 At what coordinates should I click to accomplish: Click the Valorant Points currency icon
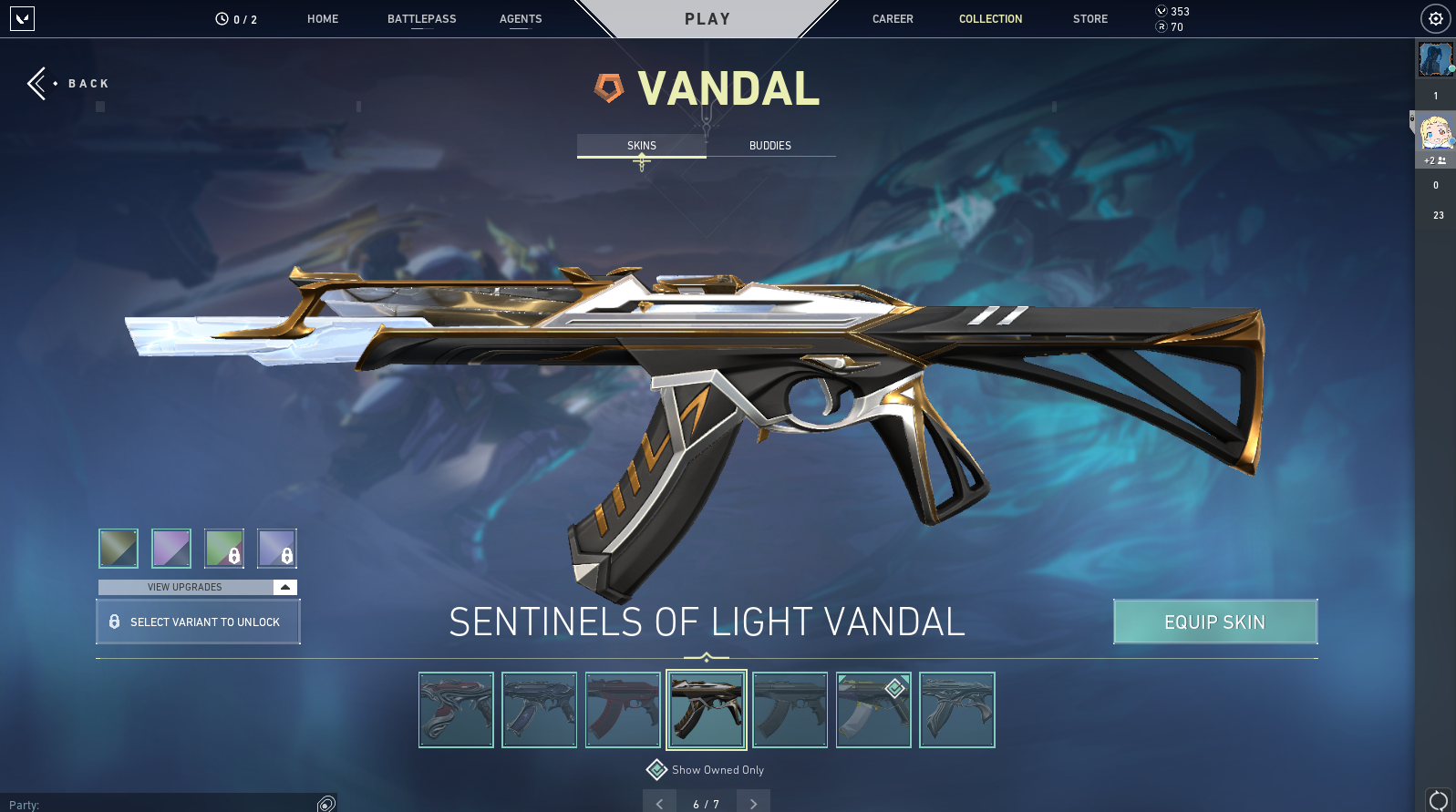coord(1162,12)
